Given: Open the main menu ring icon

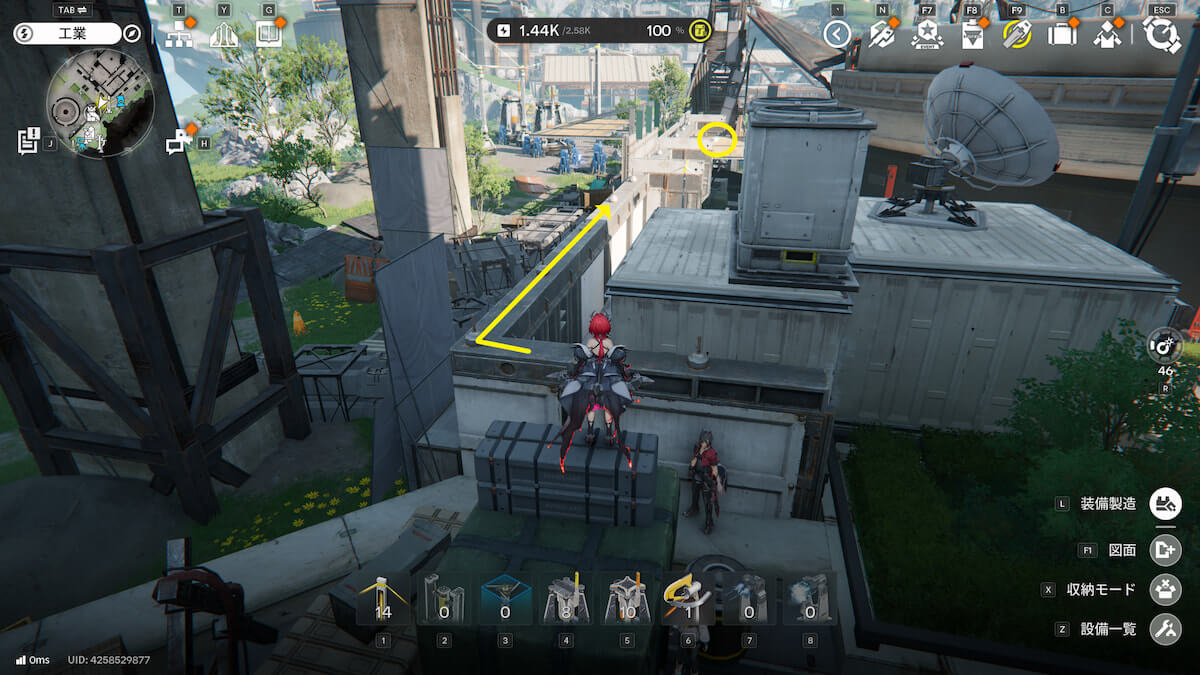Looking at the screenshot, I should [1161, 35].
